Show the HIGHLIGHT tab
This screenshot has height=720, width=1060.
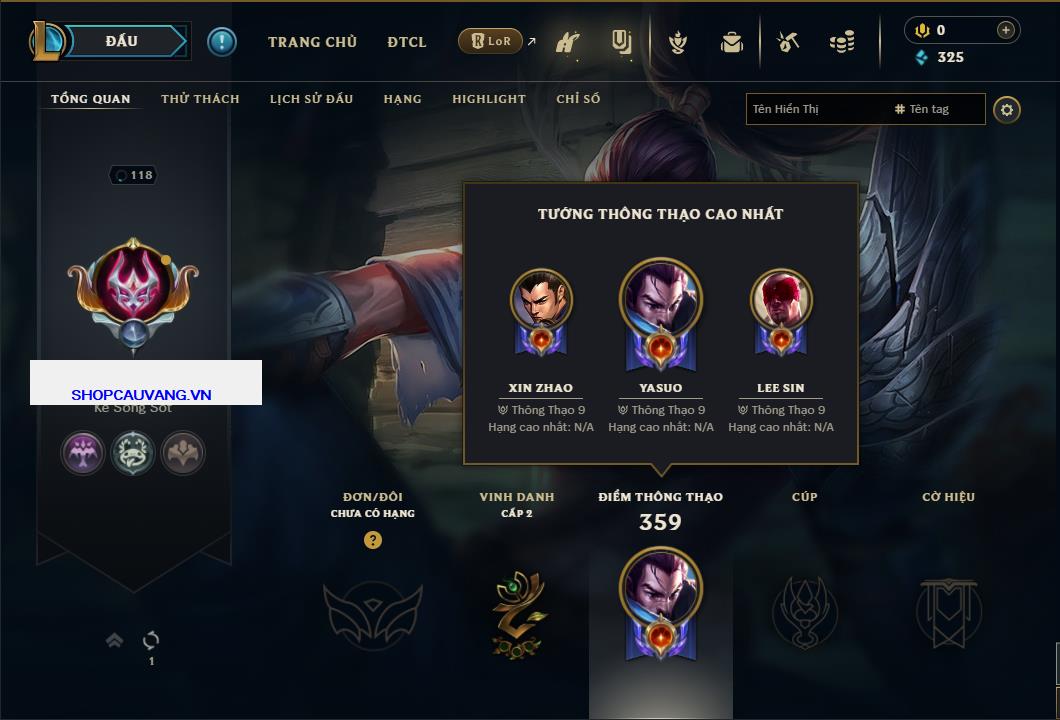[488, 99]
